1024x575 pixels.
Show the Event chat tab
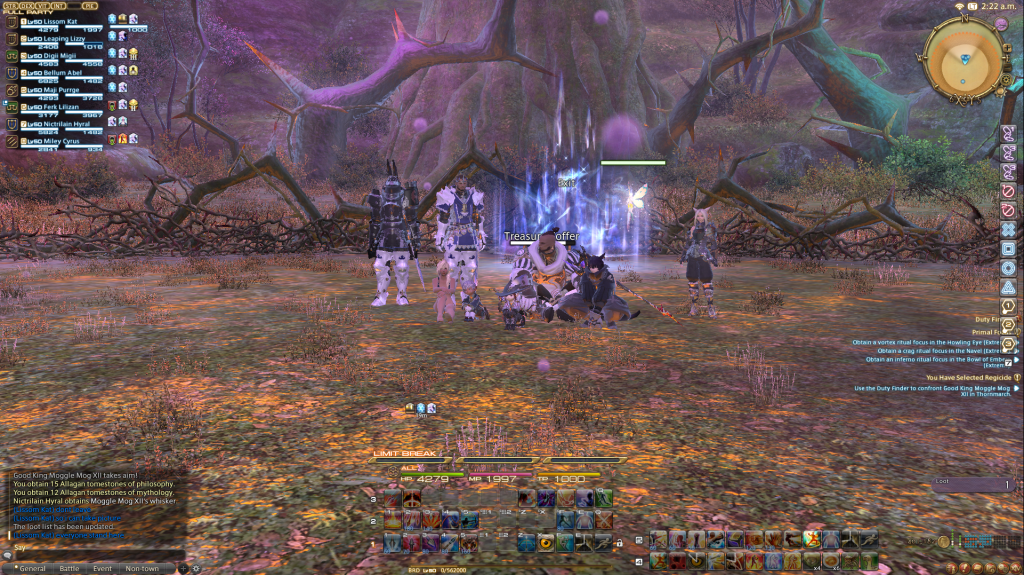click(x=102, y=568)
